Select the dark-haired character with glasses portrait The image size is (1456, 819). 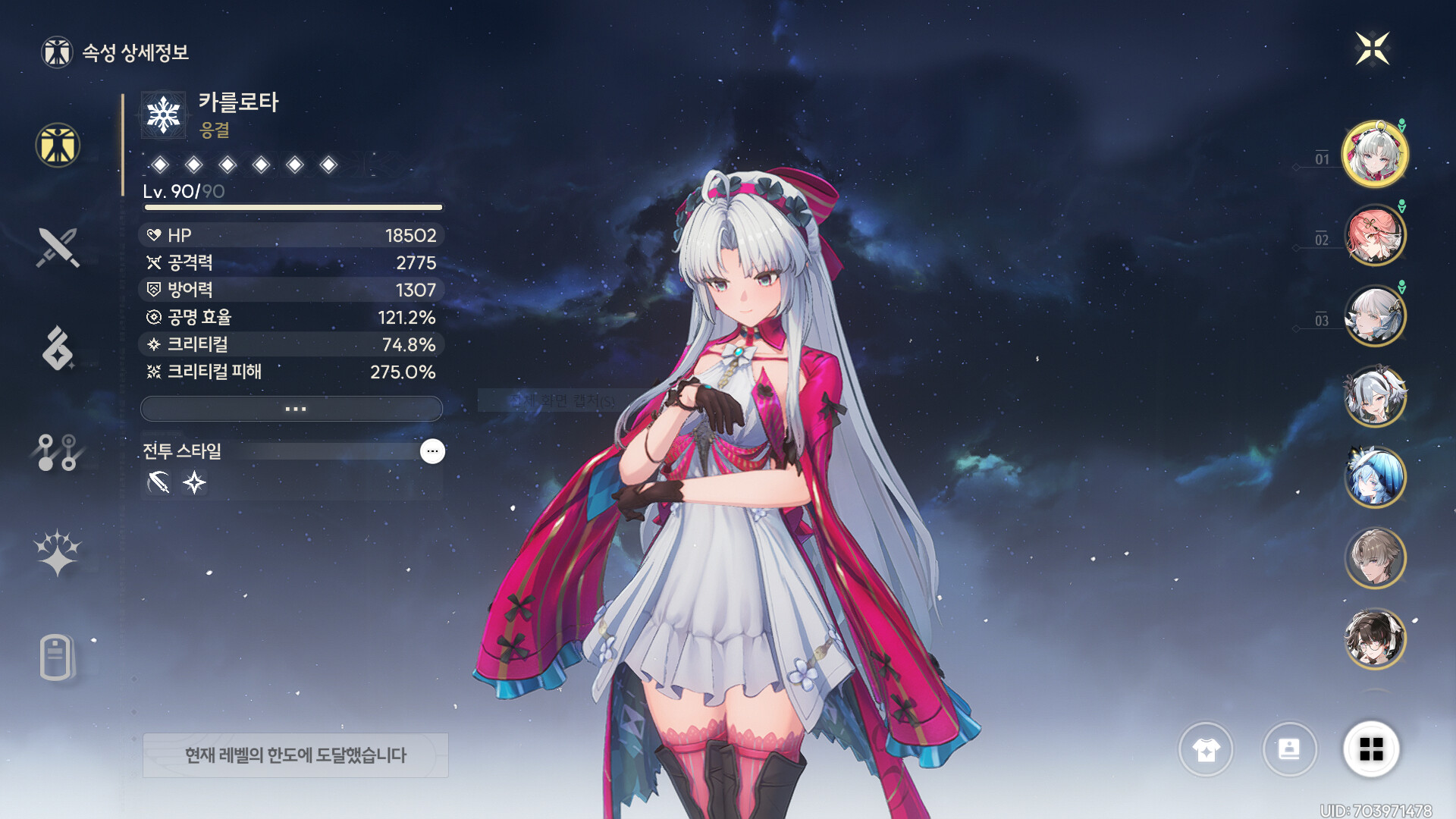coord(1374,639)
